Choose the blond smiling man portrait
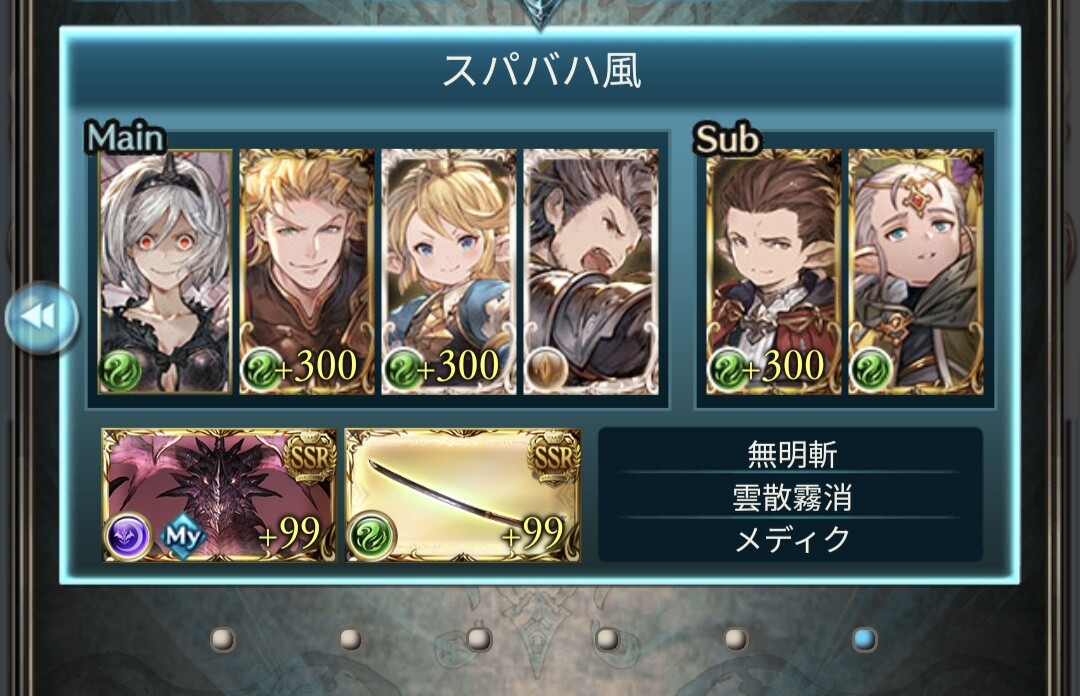This screenshot has height=696, width=1080. point(307,271)
